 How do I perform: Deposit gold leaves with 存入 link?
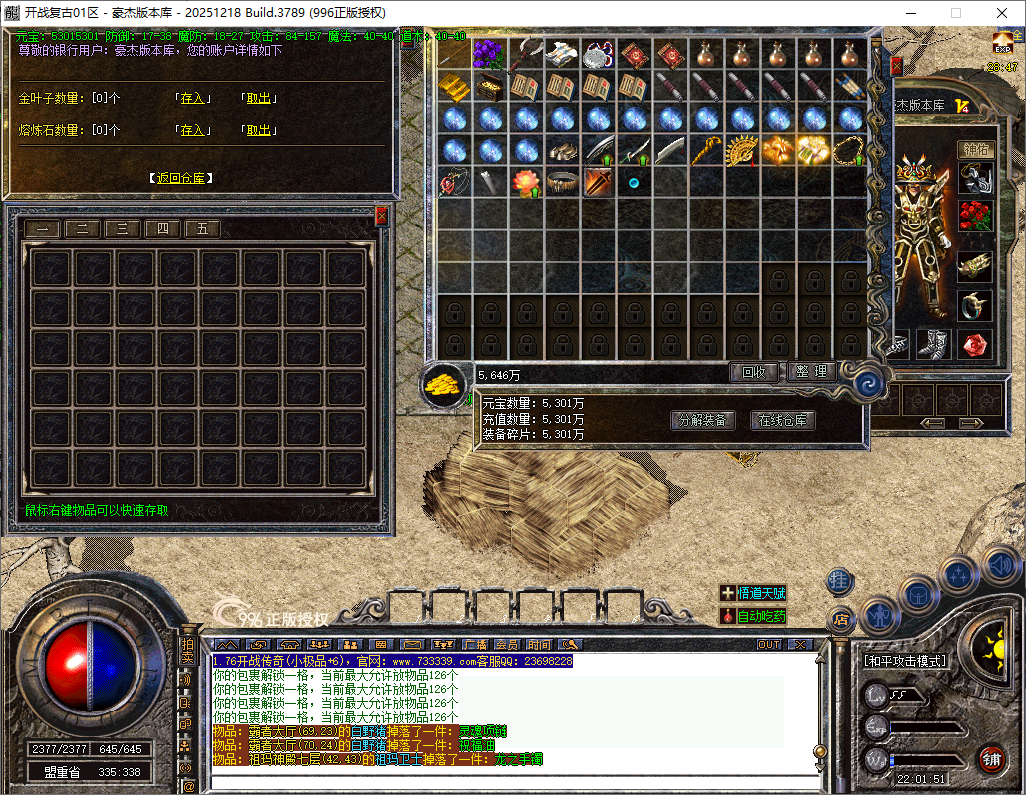(x=191, y=99)
